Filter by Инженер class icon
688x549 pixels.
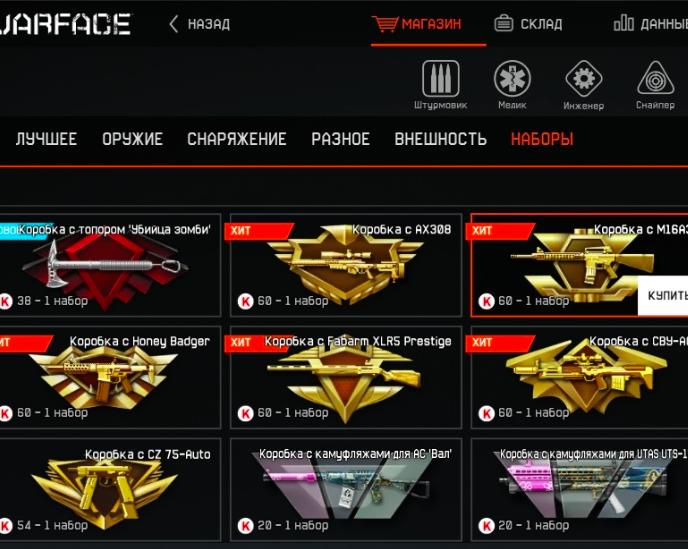tap(583, 80)
